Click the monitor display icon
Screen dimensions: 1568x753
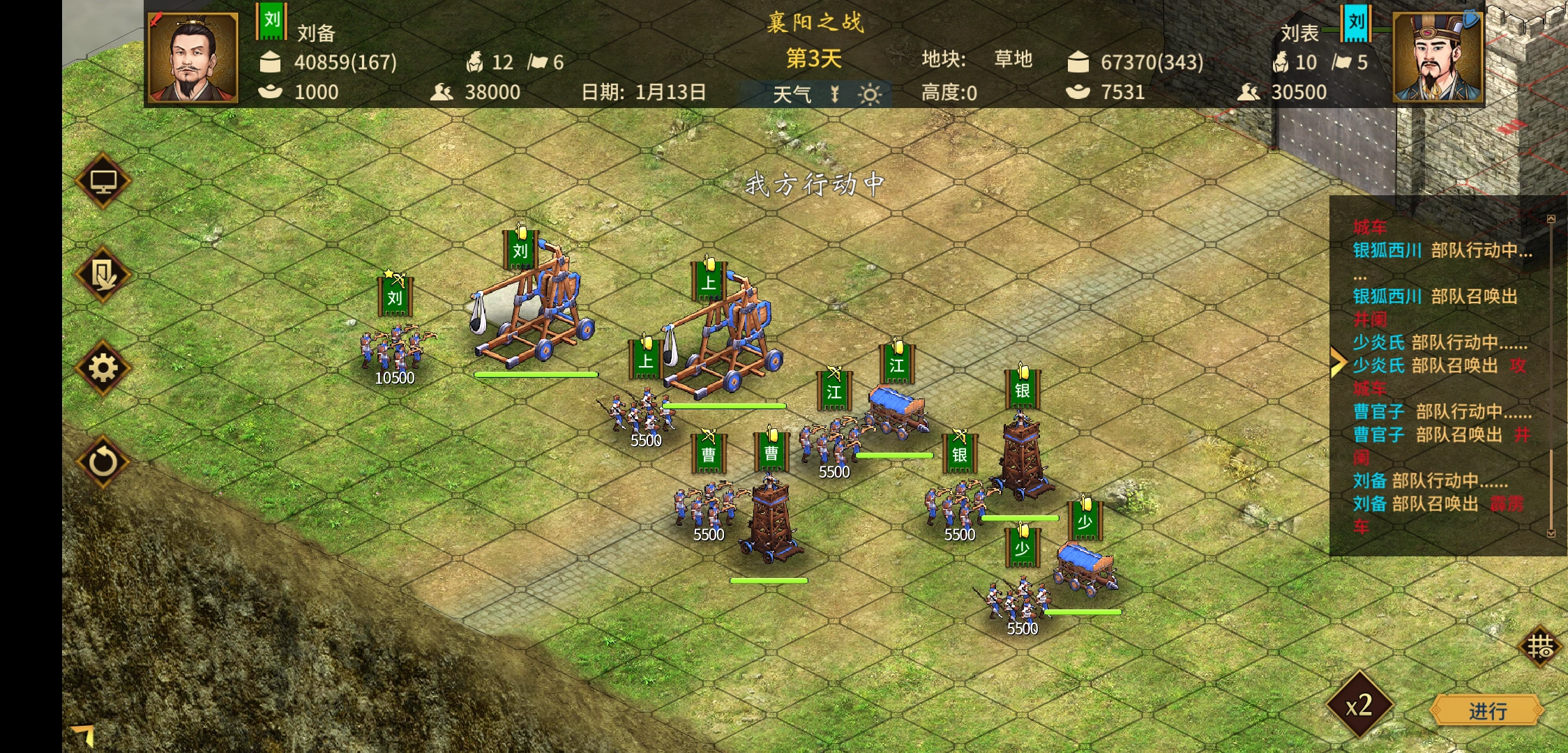tap(103, 181)
